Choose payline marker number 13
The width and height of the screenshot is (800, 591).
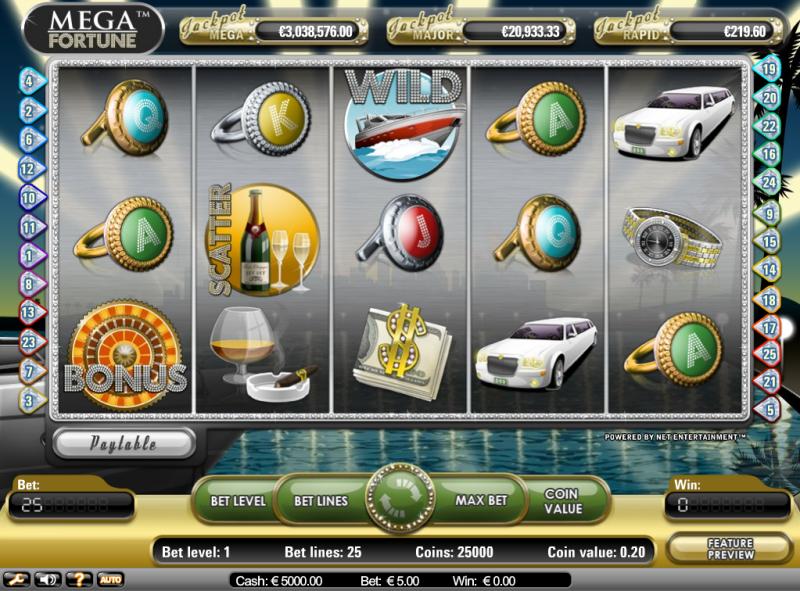(x=29, y=311)
